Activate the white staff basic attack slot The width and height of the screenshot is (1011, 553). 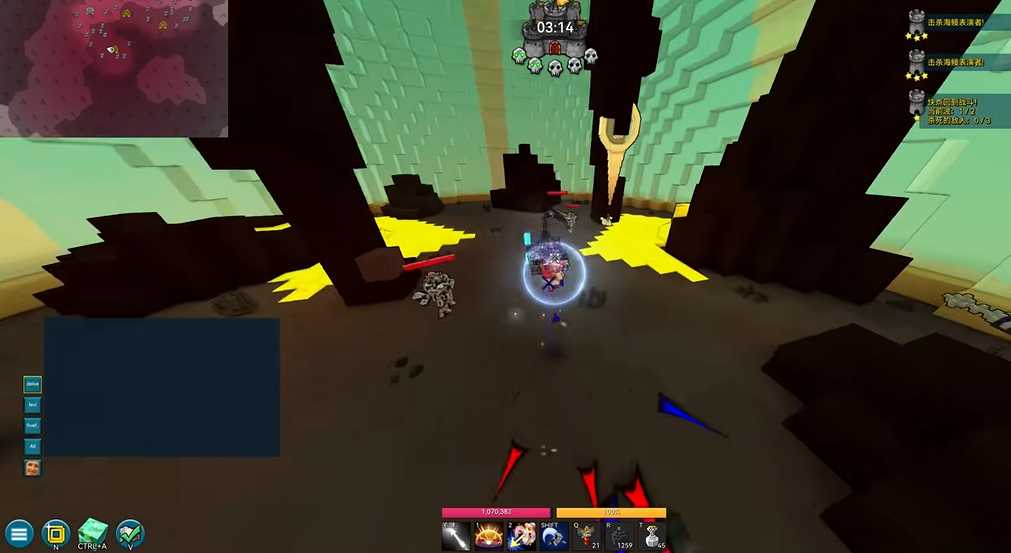[x=456, y=536]
